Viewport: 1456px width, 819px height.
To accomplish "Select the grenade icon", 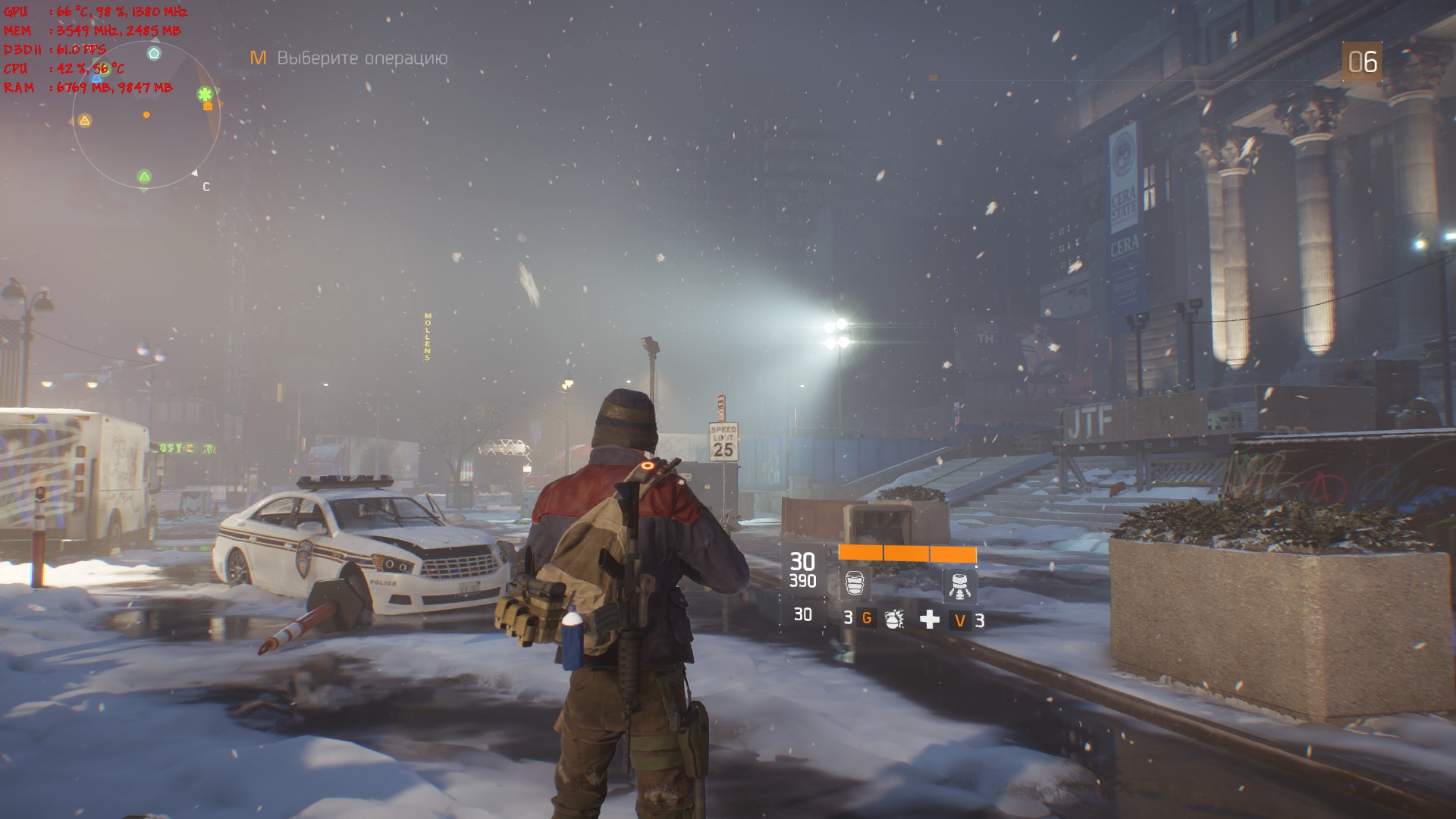I will pyautogui.click(x=894, y=619).
